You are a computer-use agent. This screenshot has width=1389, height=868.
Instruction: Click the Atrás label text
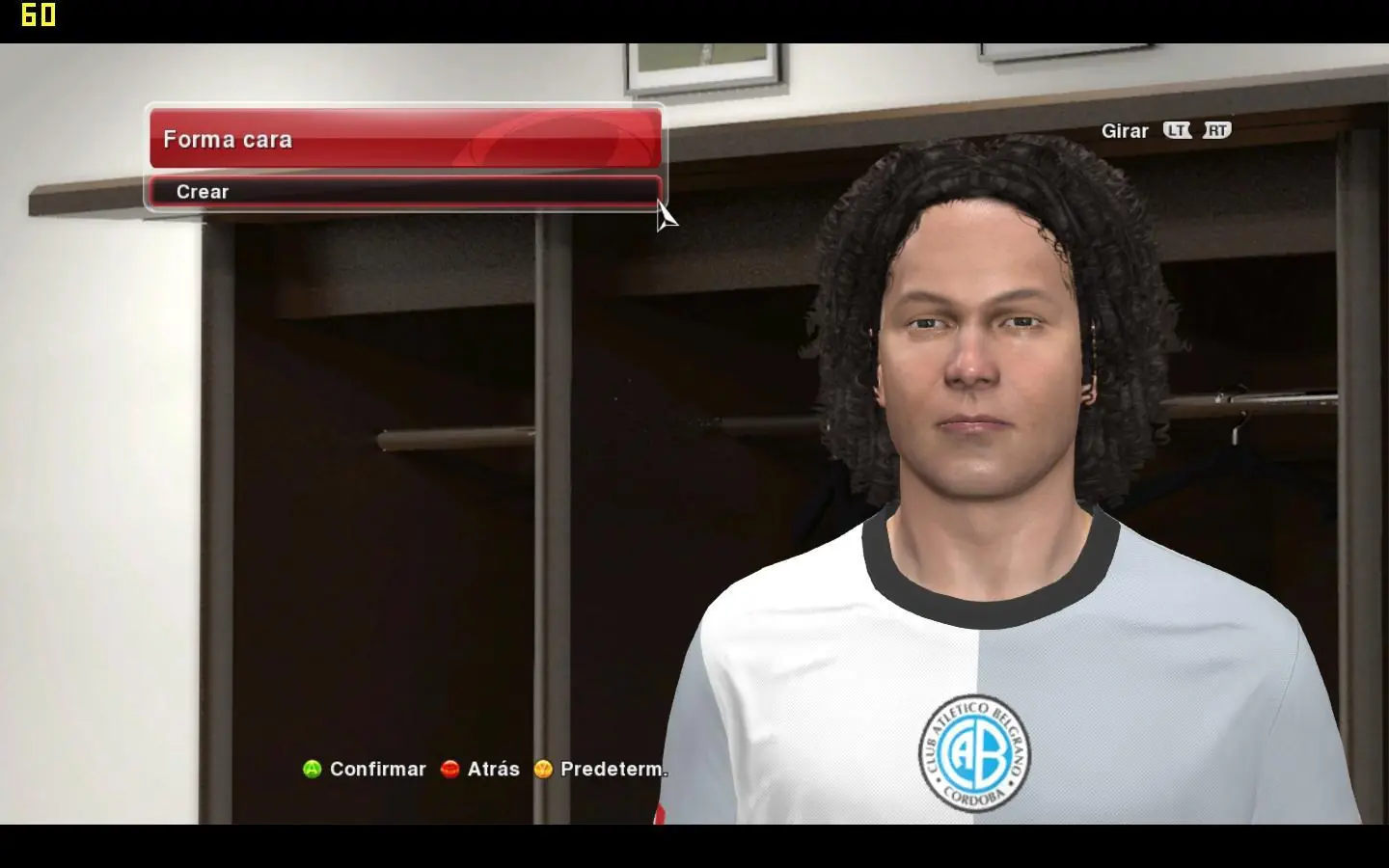pyautogui.click(x=493, y=770)
